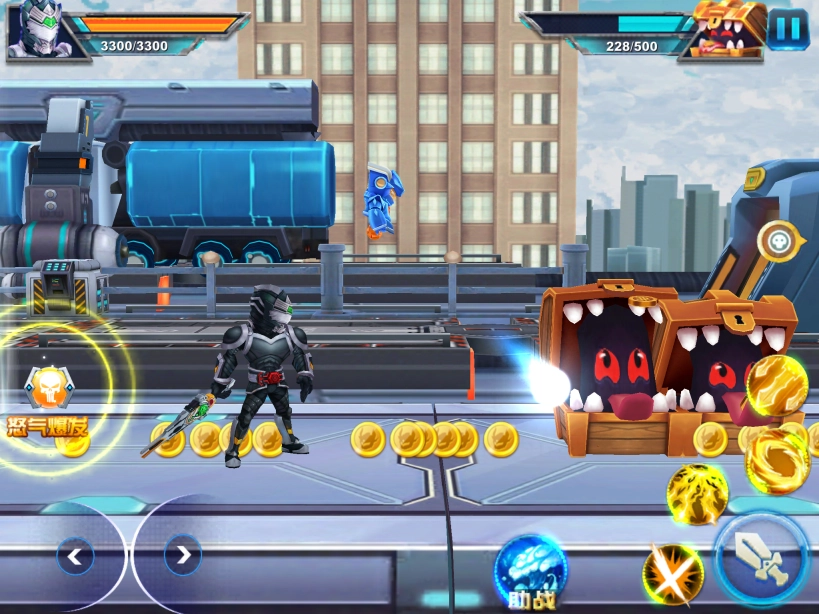
Task: Activate the golden claw slash skill
Action: click(777, 385)
